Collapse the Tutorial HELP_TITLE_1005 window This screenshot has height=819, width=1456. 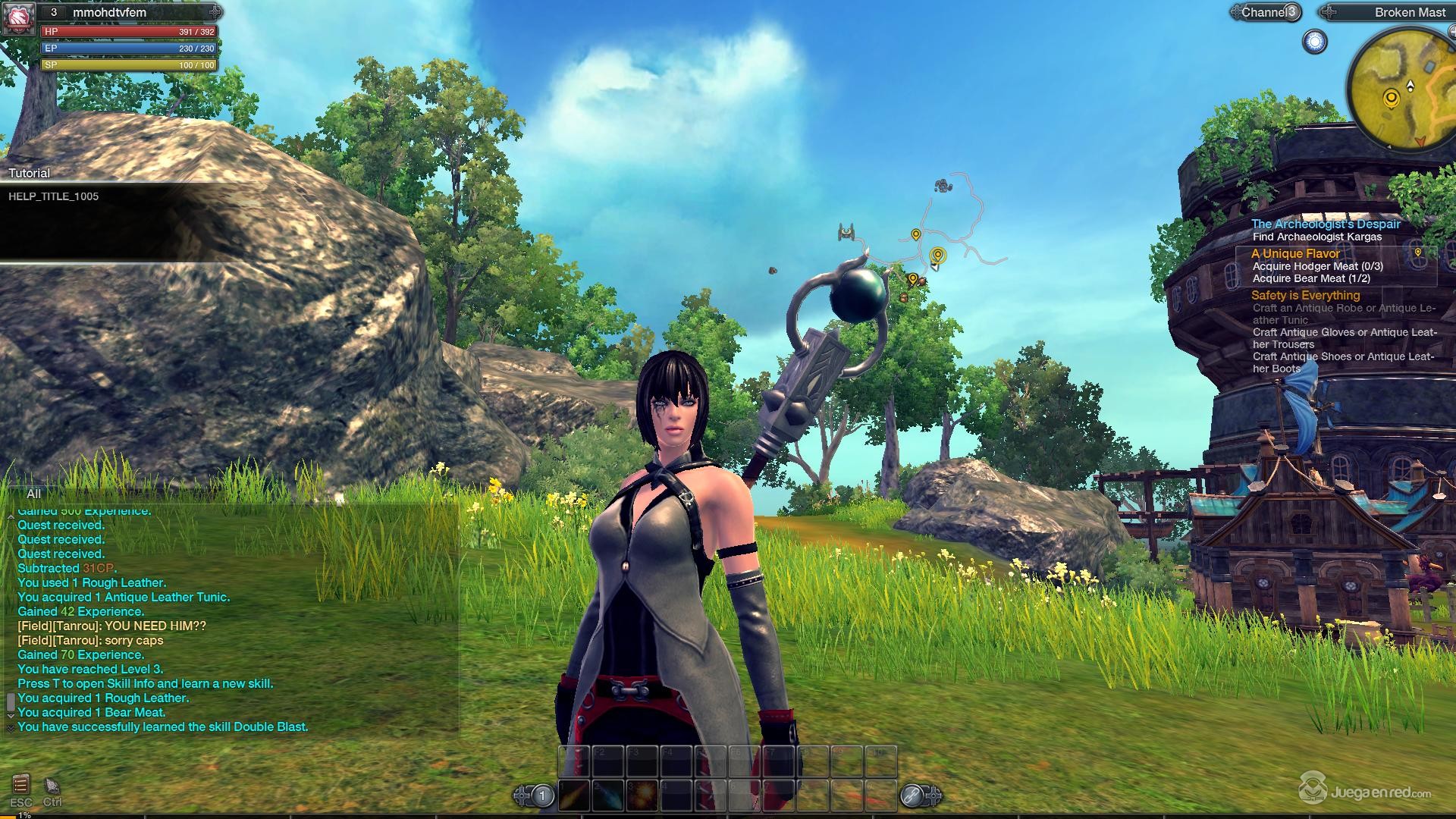[30, 173]
